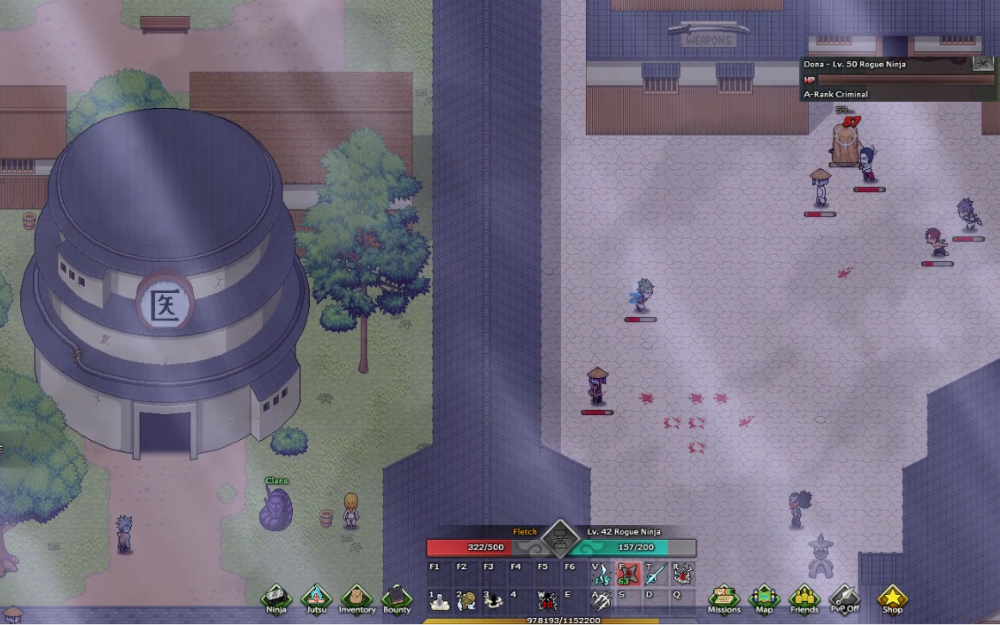Viewport: 1000px width, 625px height.
Task: Open the Ninja character menu
Action: pos(276,598)
